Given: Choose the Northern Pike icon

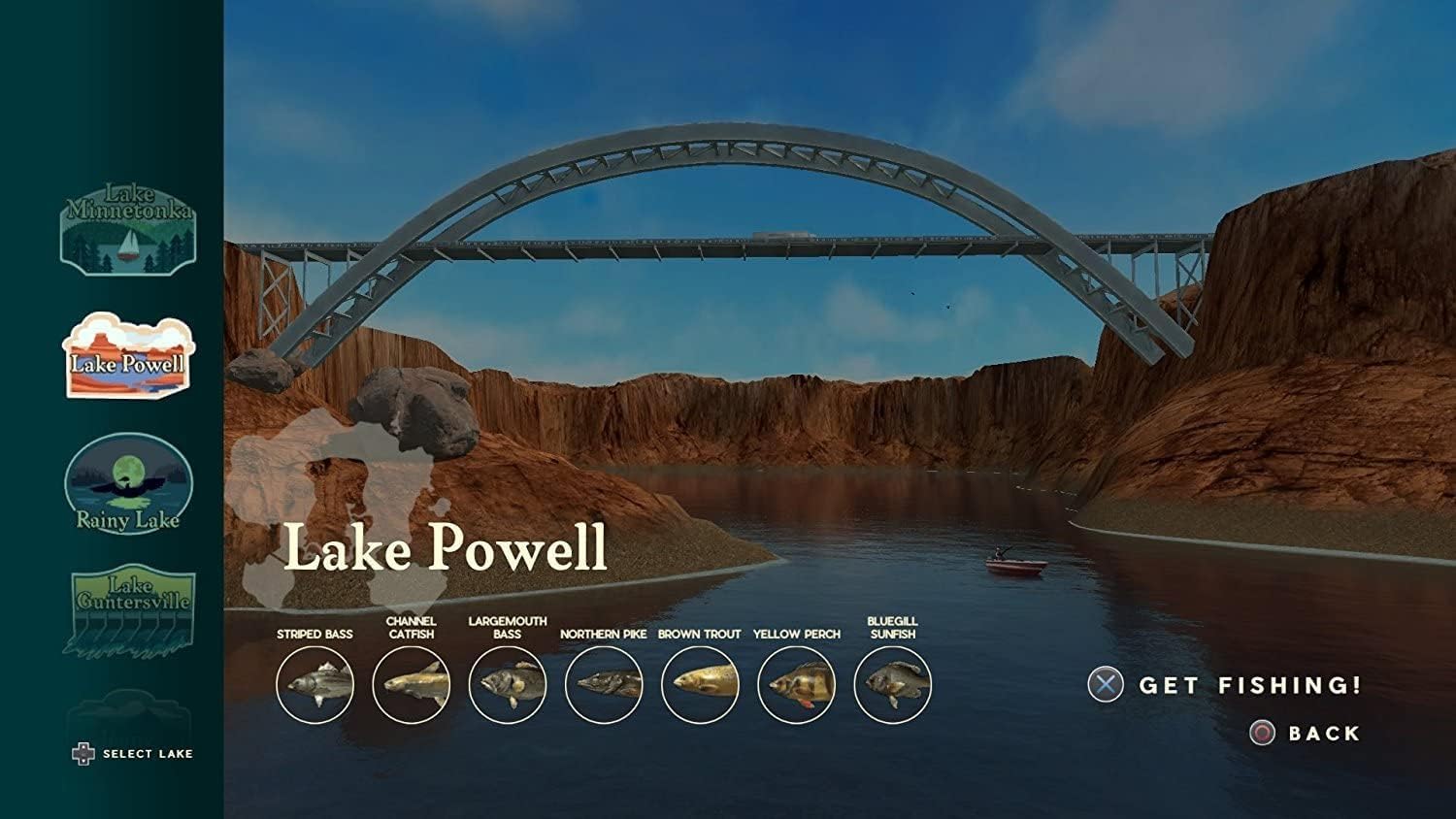Looking at the screenshot, I should (x=603, y=685).
